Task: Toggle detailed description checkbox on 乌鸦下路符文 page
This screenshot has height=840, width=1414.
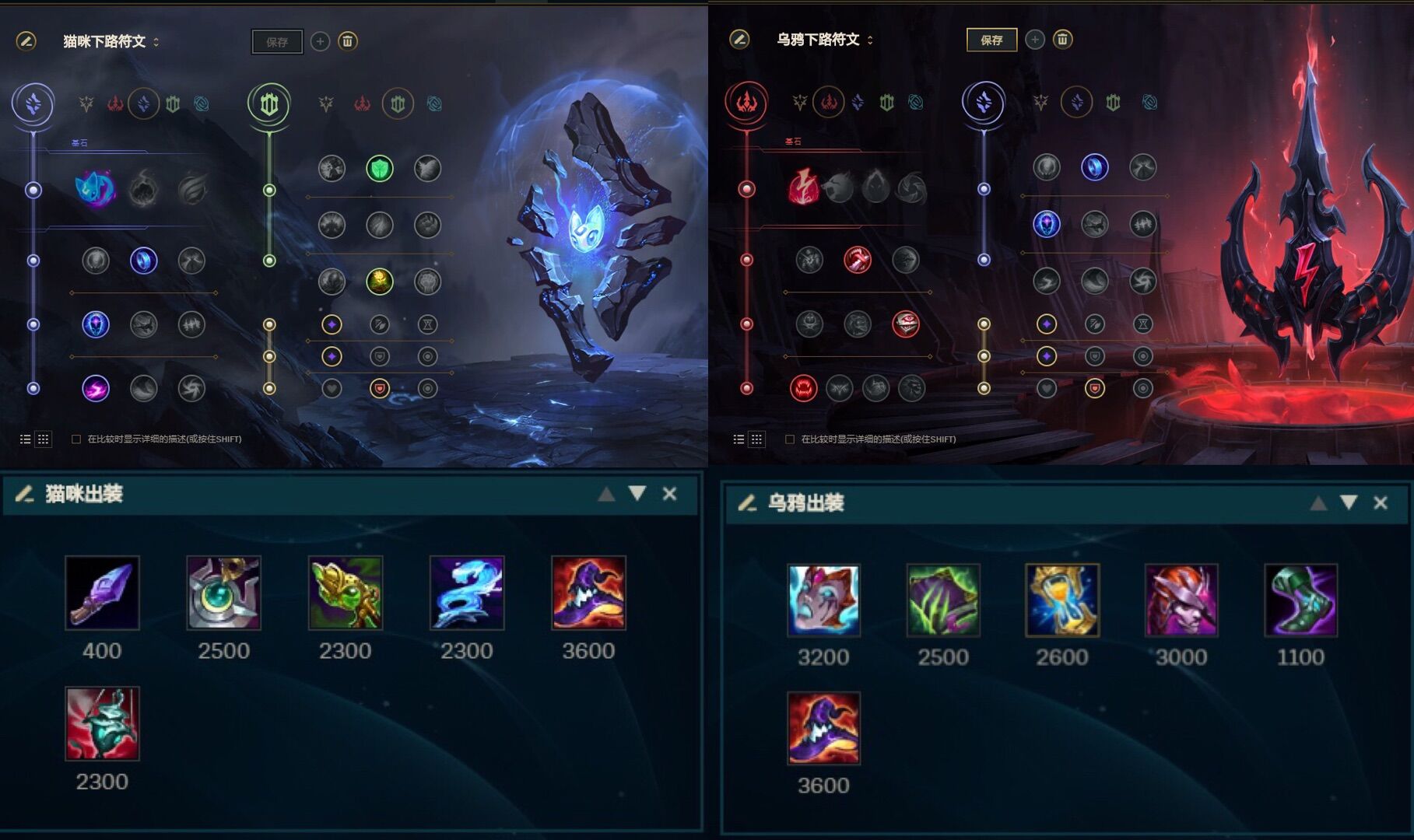Action: (790, 439)
